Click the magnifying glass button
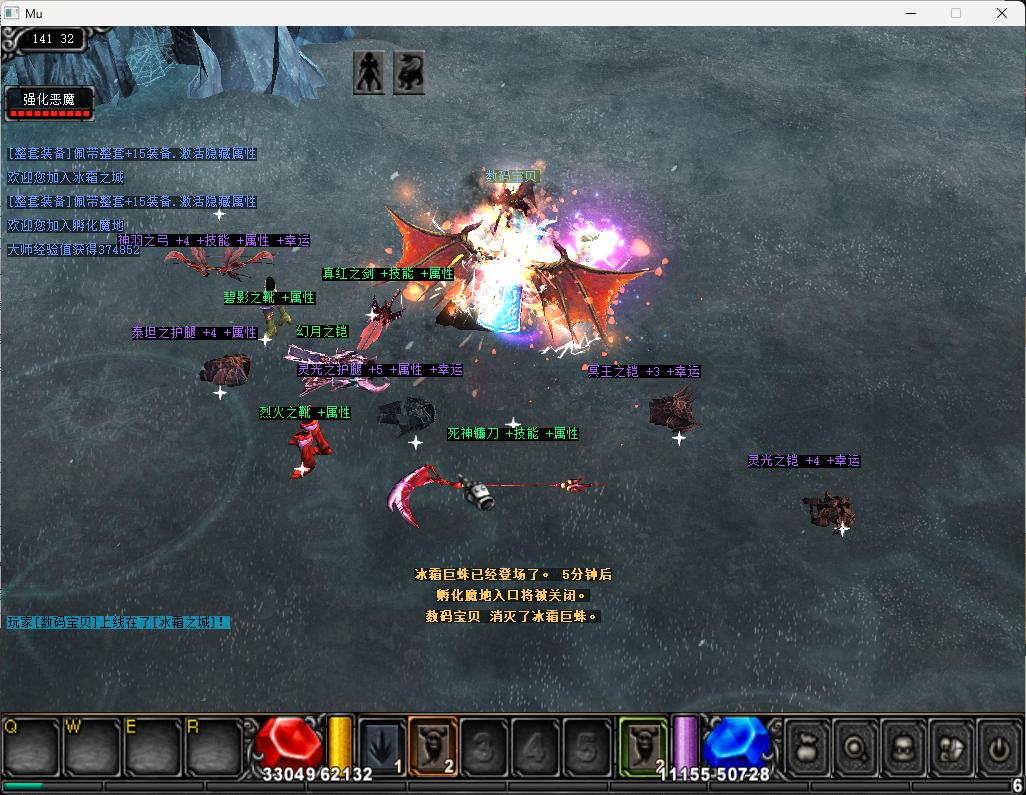1026x795 pixels. point(855,746)
